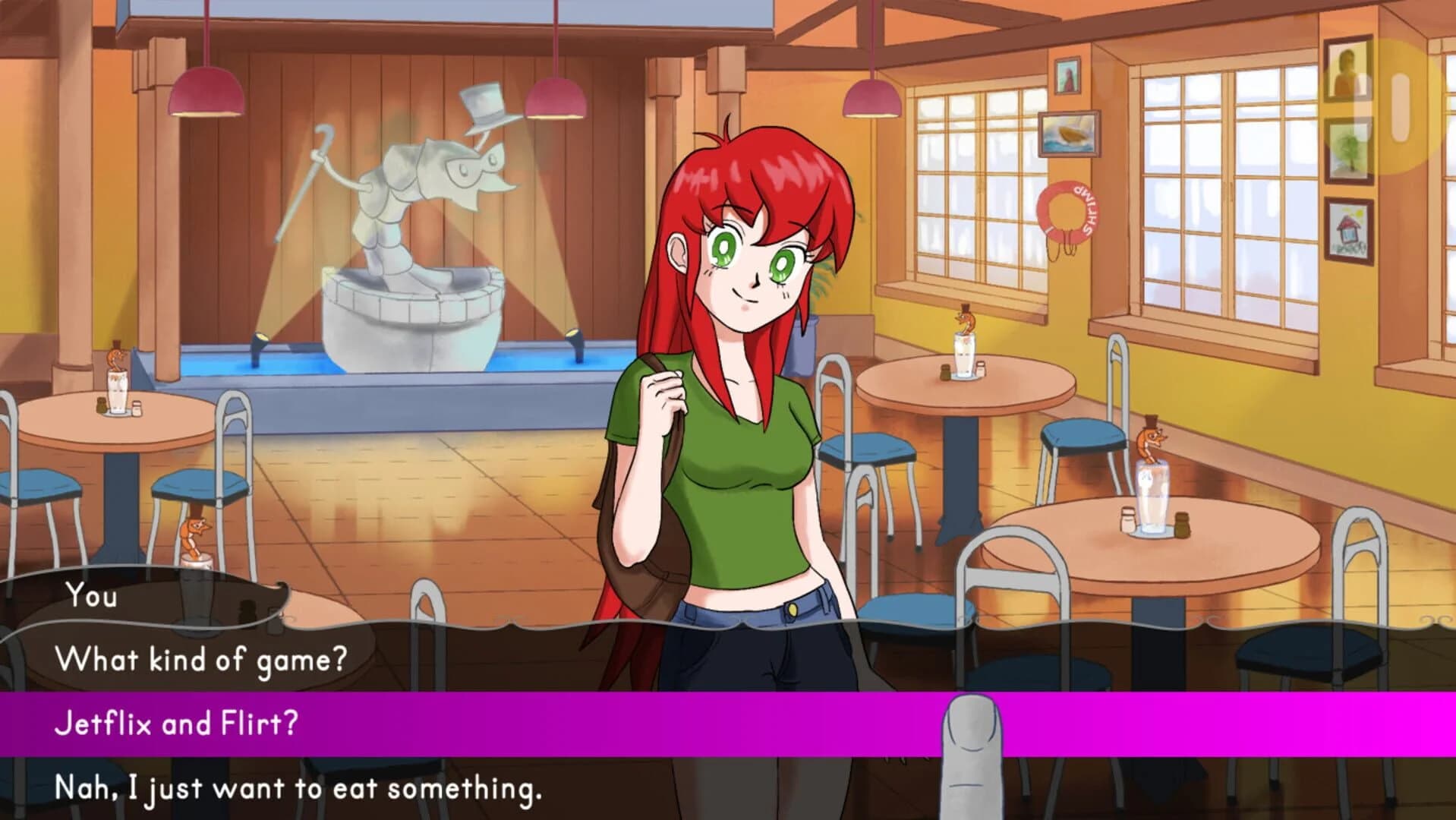The image size is (1456, 820).
Task: Click the "You" speaker name tab
Action: point(91,598)
